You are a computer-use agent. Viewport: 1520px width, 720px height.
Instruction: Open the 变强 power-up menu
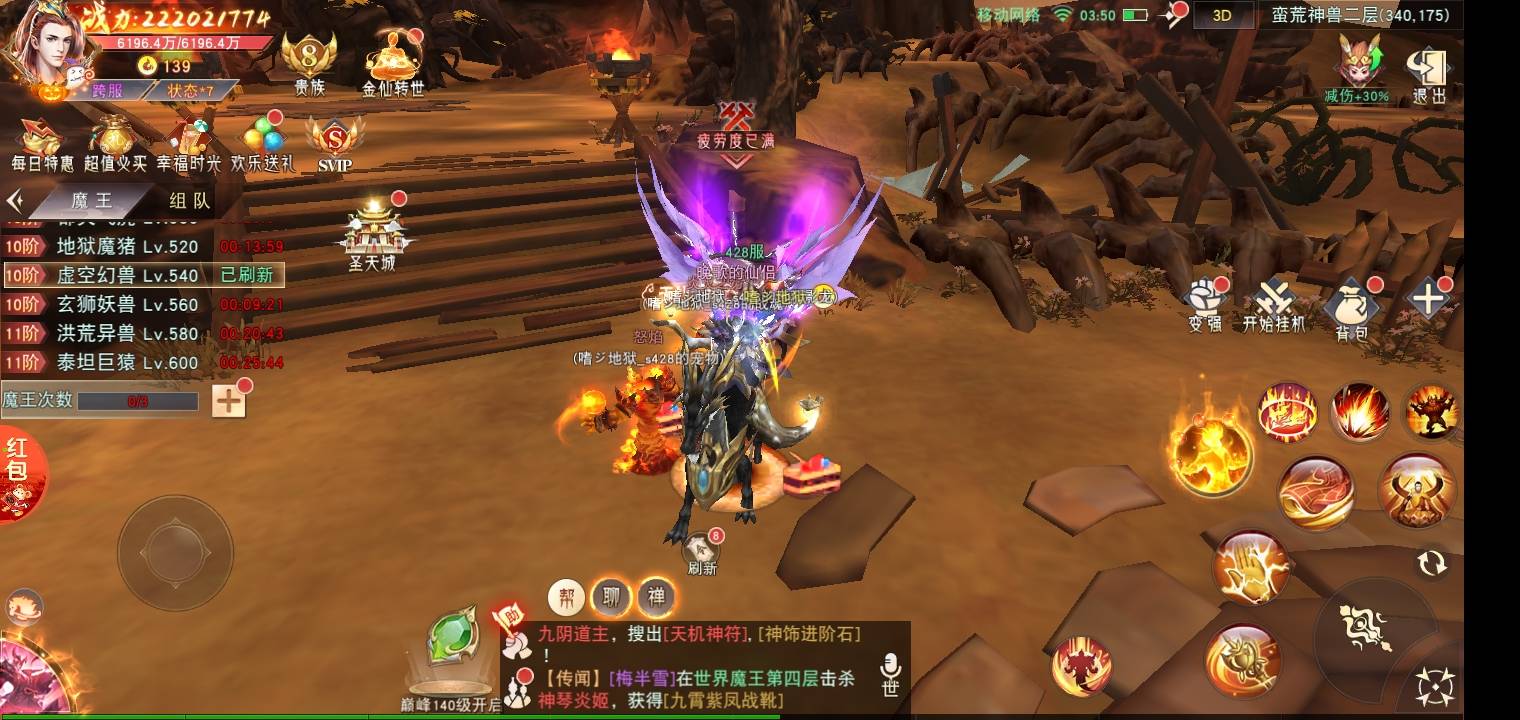1204,304
